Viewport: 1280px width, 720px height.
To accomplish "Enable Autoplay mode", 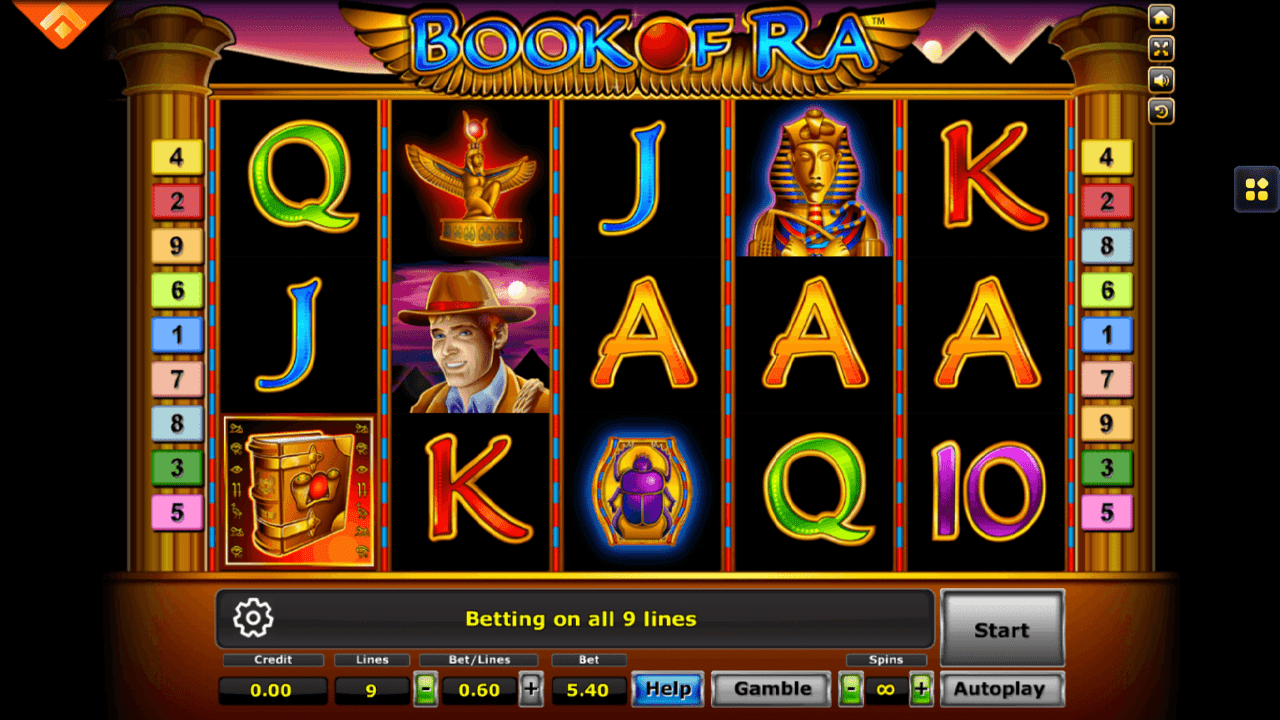I will pyautogui.click(x=1001, y=689).
